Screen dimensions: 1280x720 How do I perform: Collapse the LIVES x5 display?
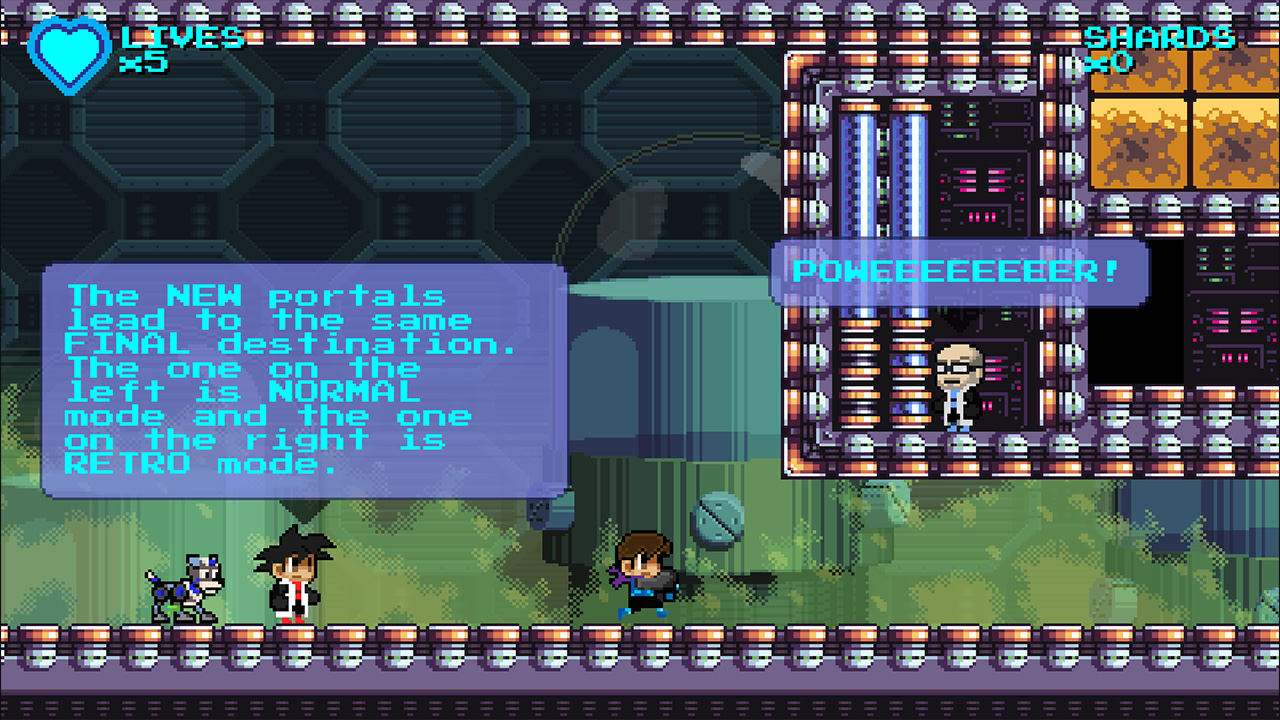(160, 45)
